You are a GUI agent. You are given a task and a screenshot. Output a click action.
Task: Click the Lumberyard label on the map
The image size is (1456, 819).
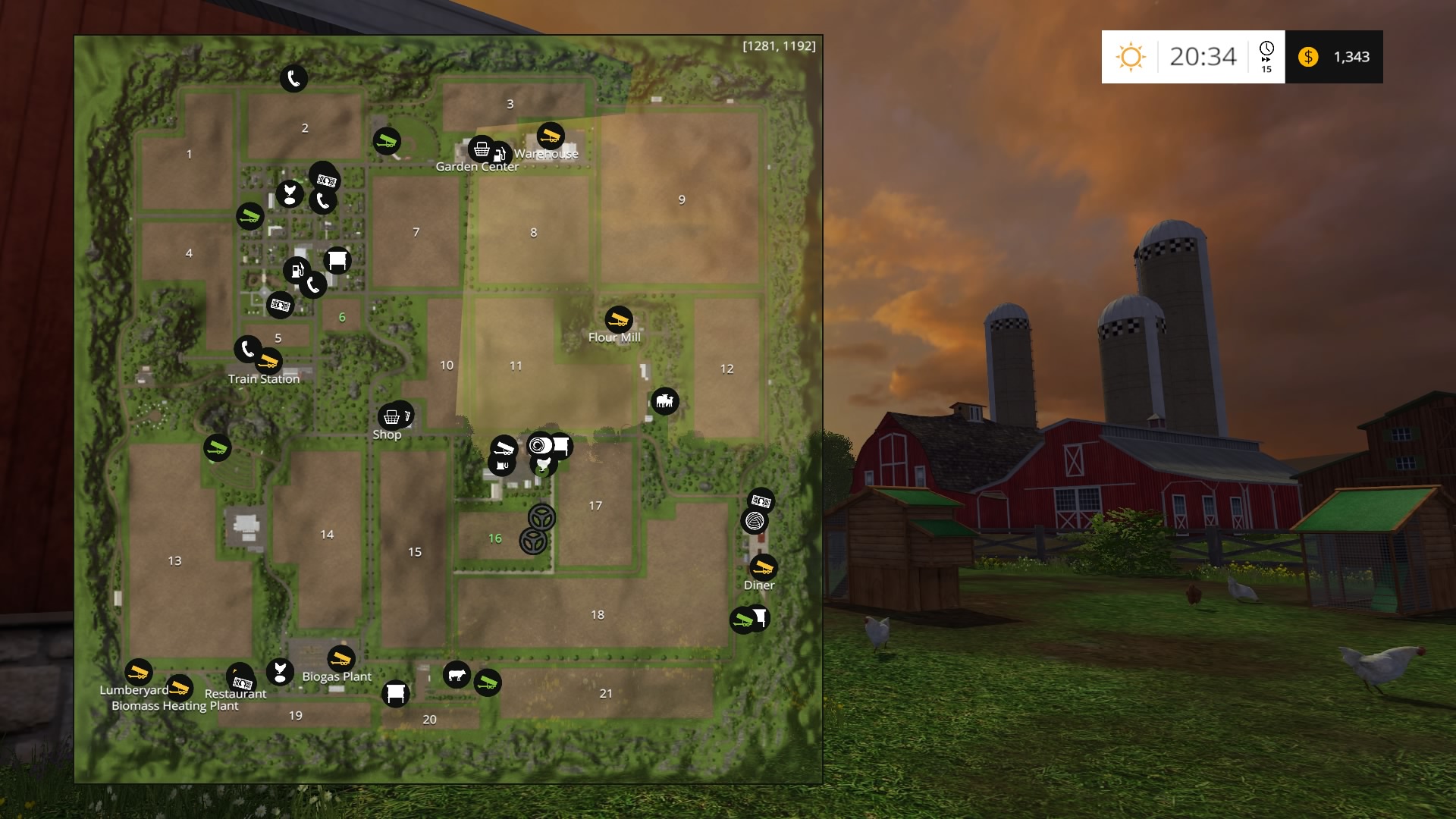coord(133,692)
